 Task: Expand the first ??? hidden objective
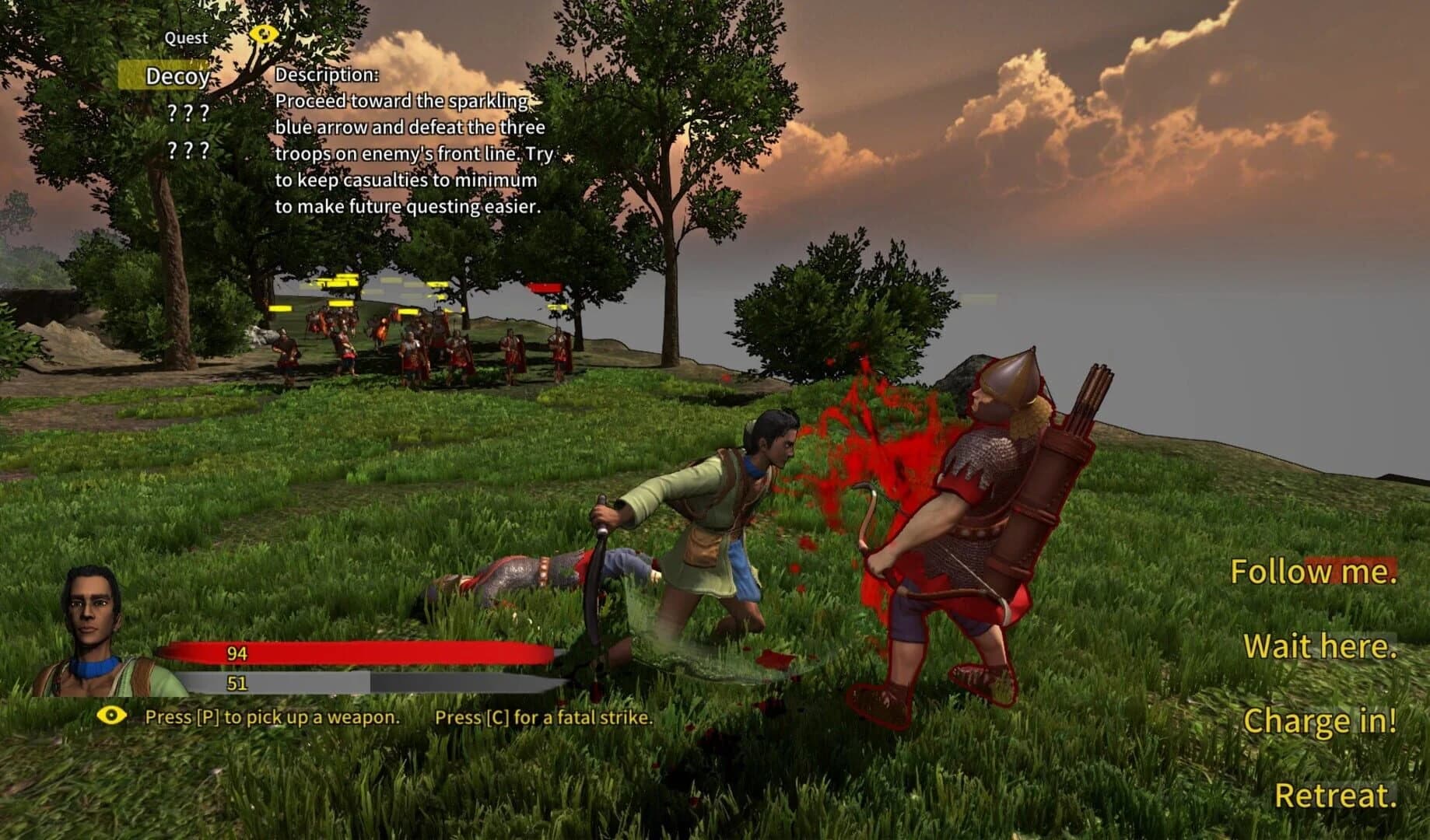coord(187,113)
